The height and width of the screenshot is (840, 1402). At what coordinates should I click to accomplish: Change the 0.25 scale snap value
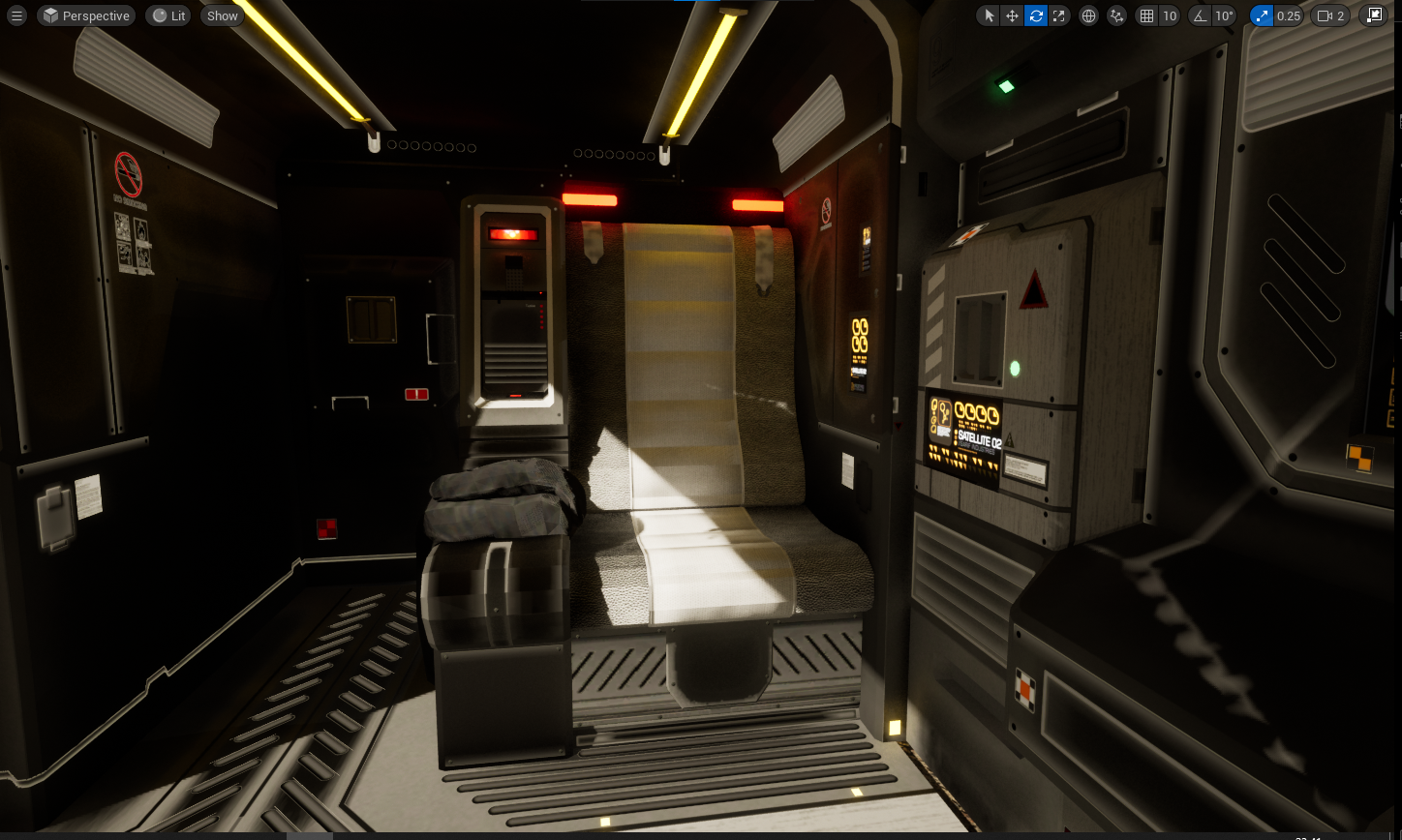[x=1289, y=15]
